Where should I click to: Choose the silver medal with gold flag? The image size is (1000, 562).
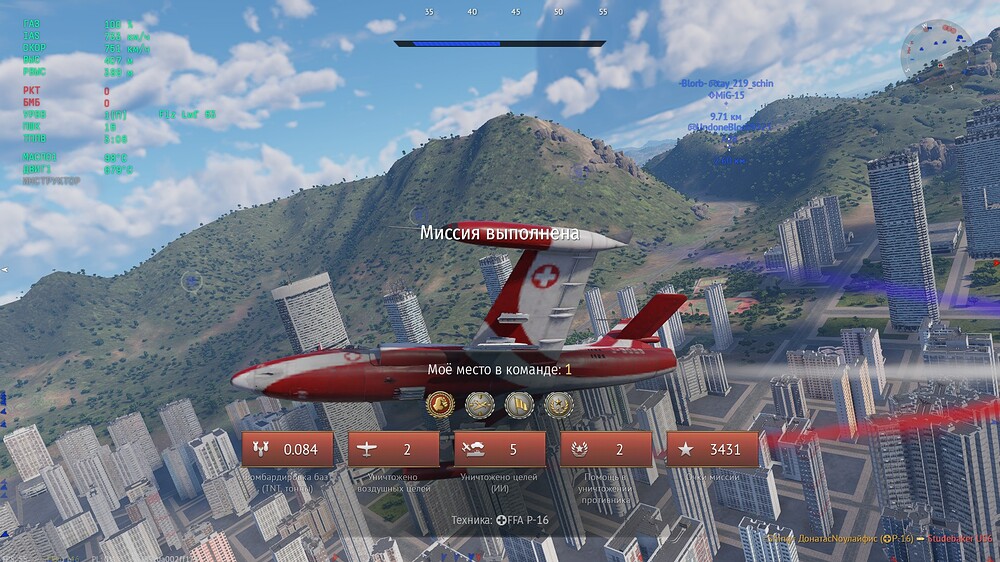518,404
